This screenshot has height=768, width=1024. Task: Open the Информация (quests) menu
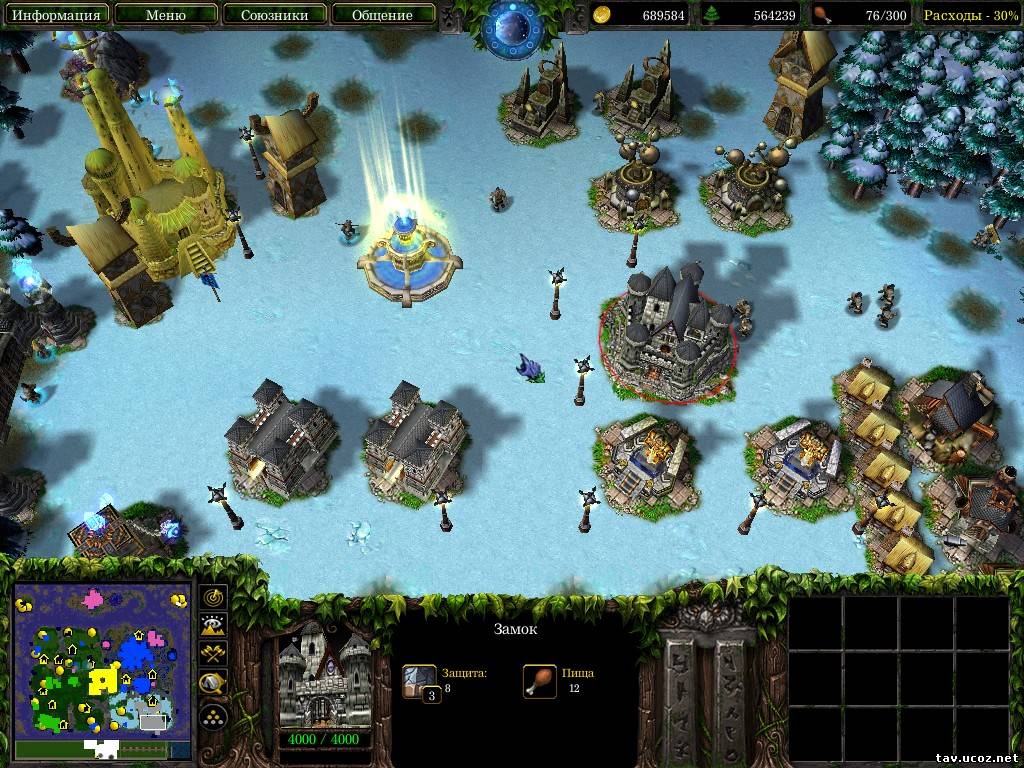pos(56,15)
